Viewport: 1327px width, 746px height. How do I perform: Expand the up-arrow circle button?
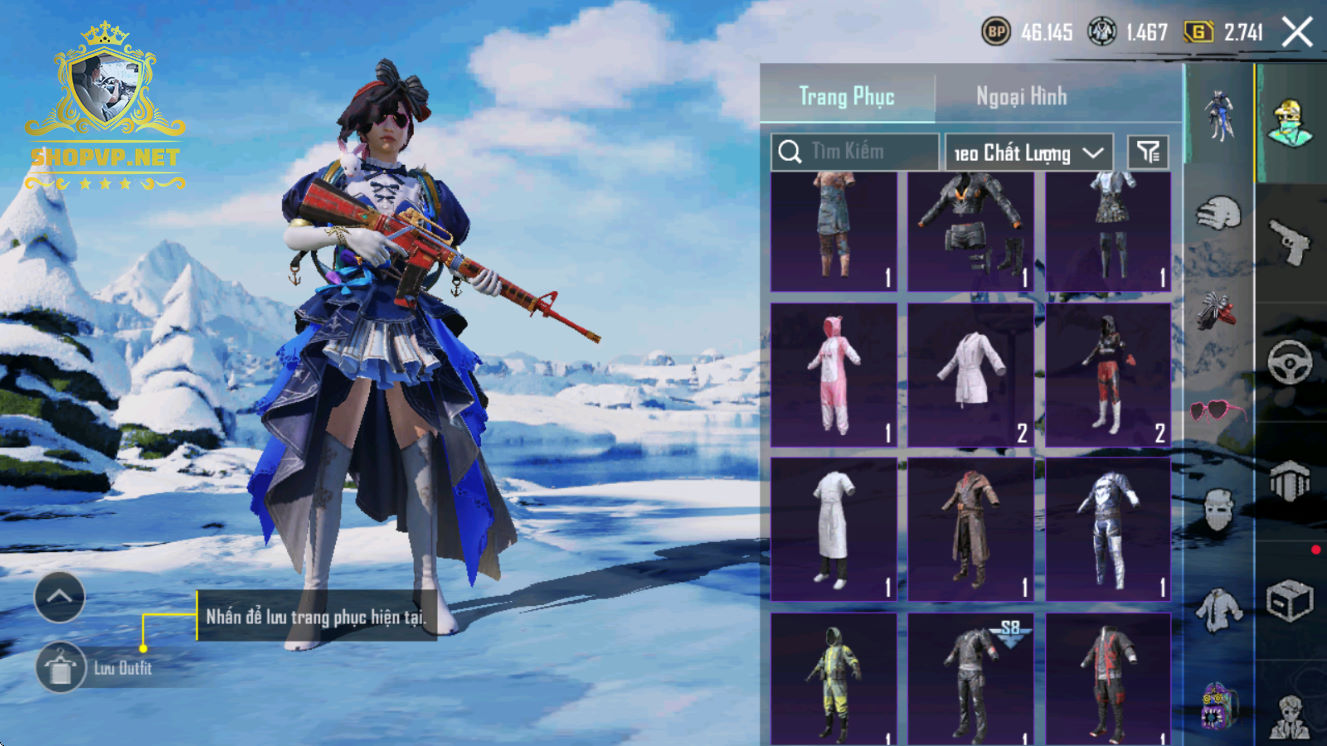tap(60, 597)
